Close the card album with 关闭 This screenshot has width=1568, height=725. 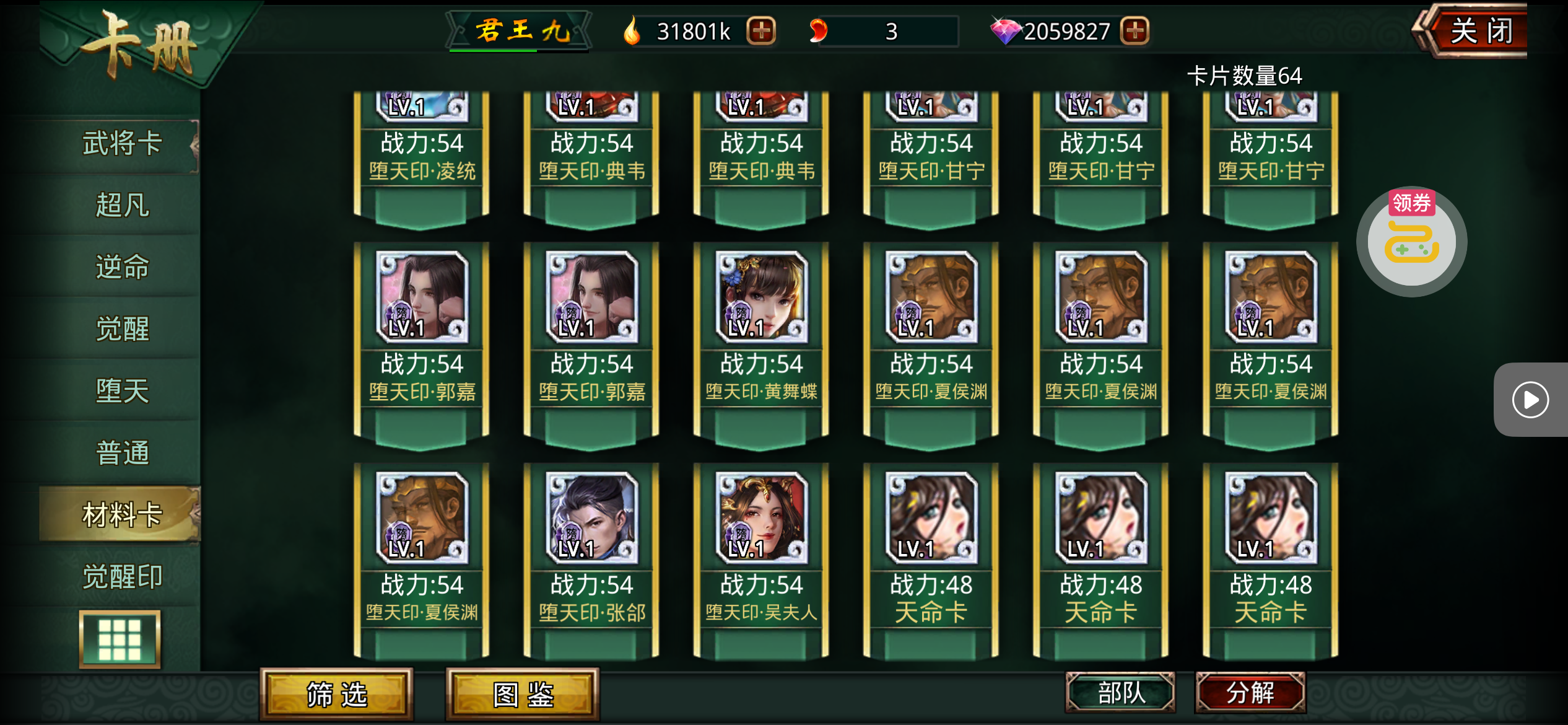(x=1479, y=31)
